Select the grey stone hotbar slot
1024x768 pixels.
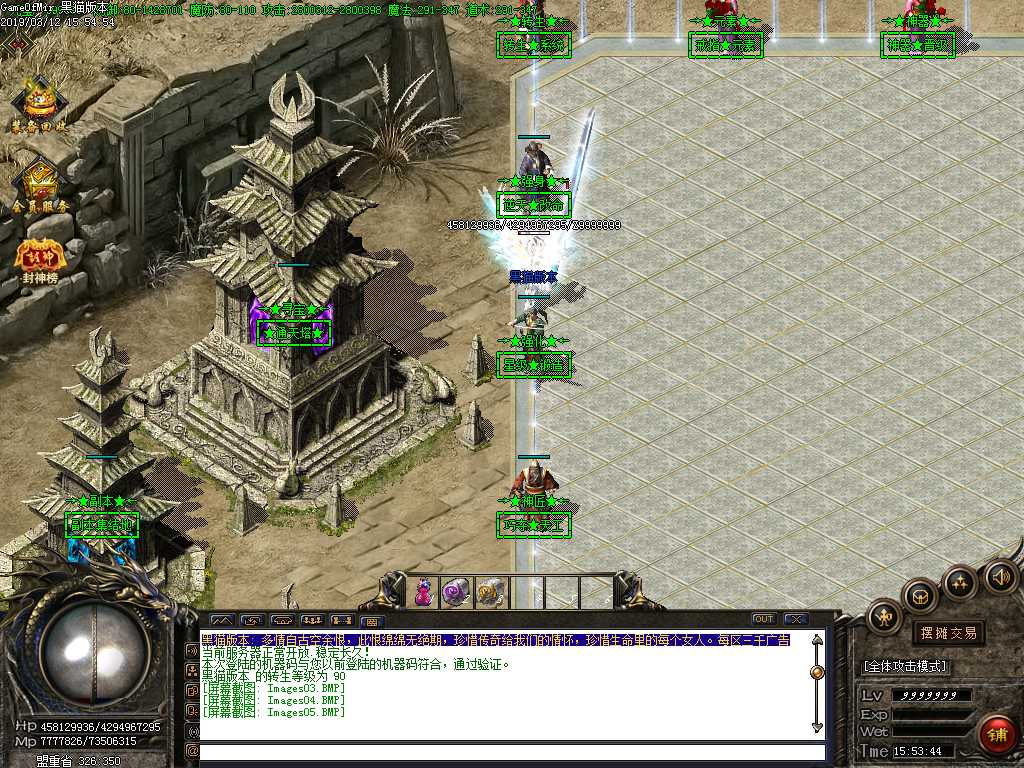click(x=489, y=592)
